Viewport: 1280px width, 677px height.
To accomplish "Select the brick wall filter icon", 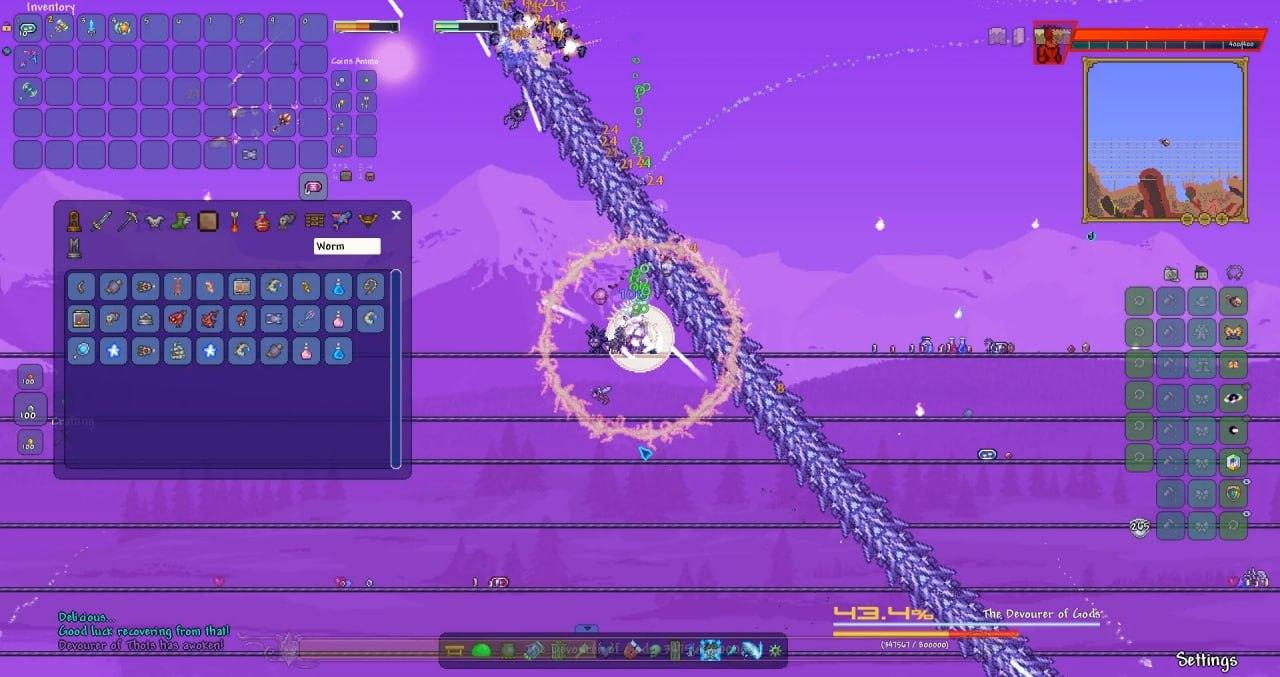I will point(315,221).
